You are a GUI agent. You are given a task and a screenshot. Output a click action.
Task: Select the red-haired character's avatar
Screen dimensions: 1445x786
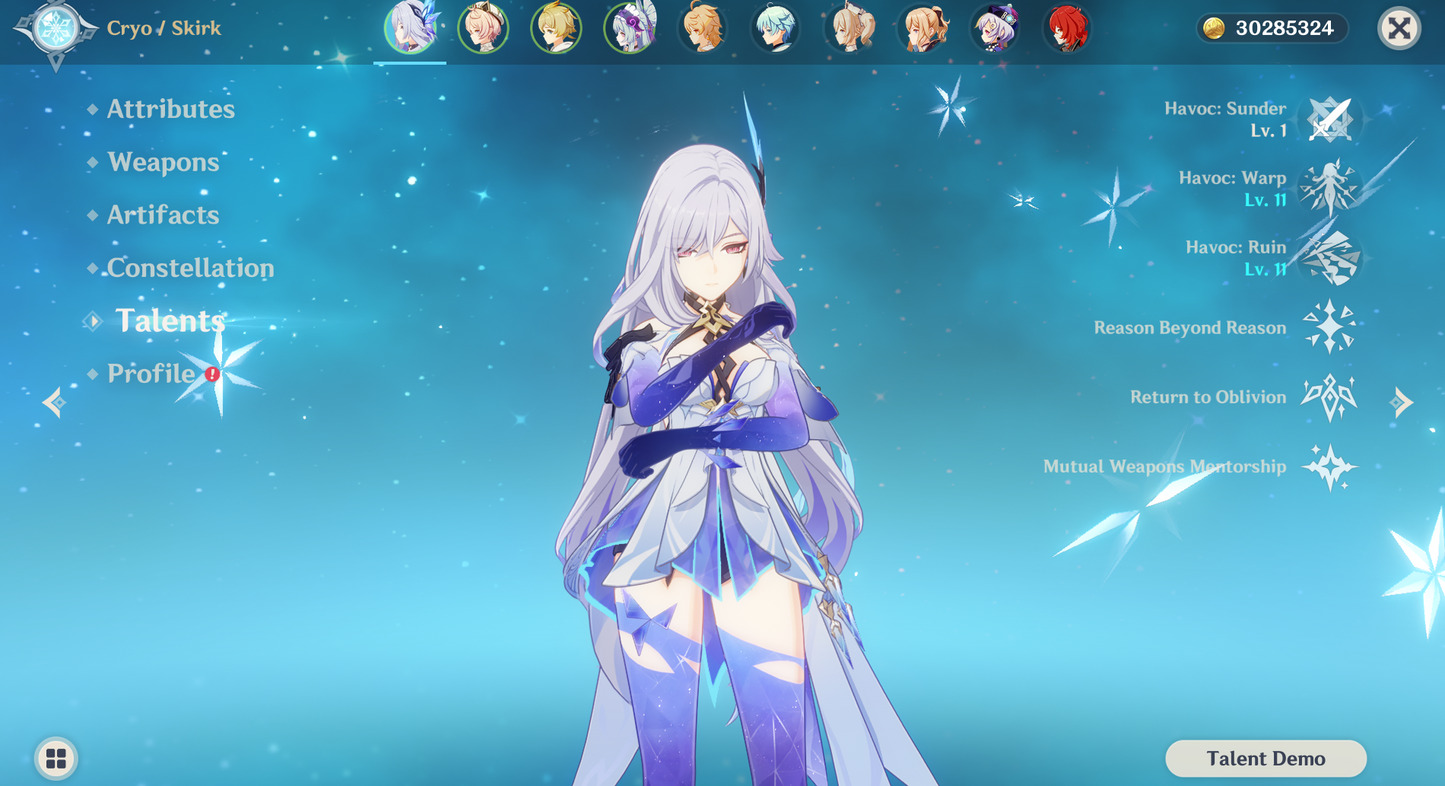1067,29
